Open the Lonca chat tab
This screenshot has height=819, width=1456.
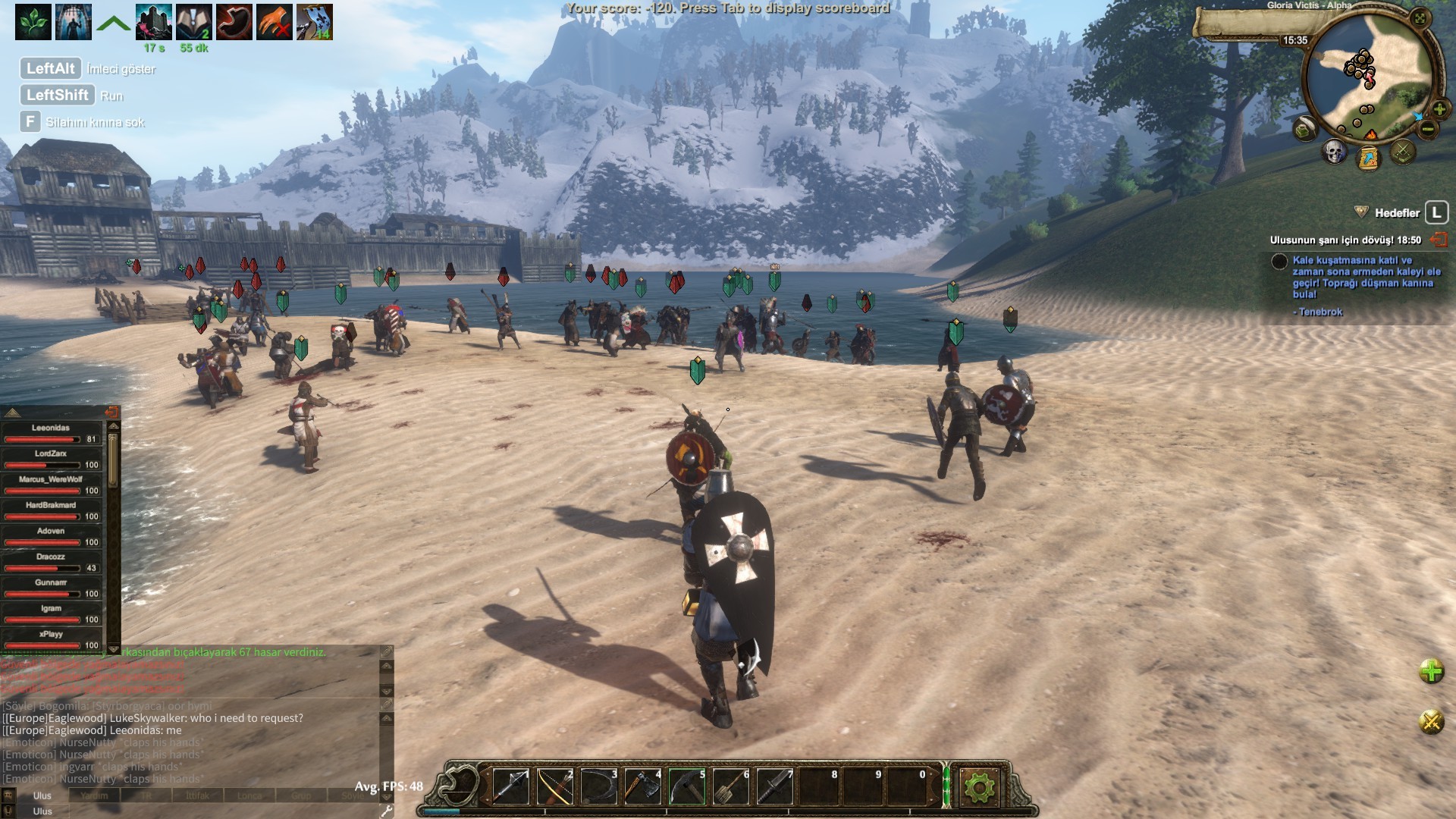[250, 795]
